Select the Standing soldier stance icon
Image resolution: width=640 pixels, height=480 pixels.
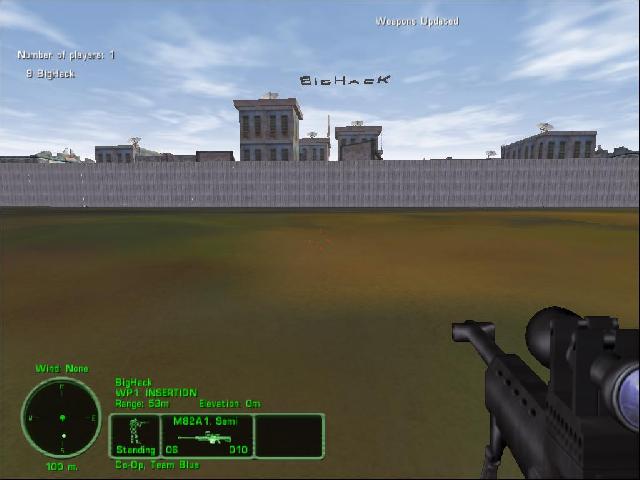pyautogui.click(x=134, y=434)
